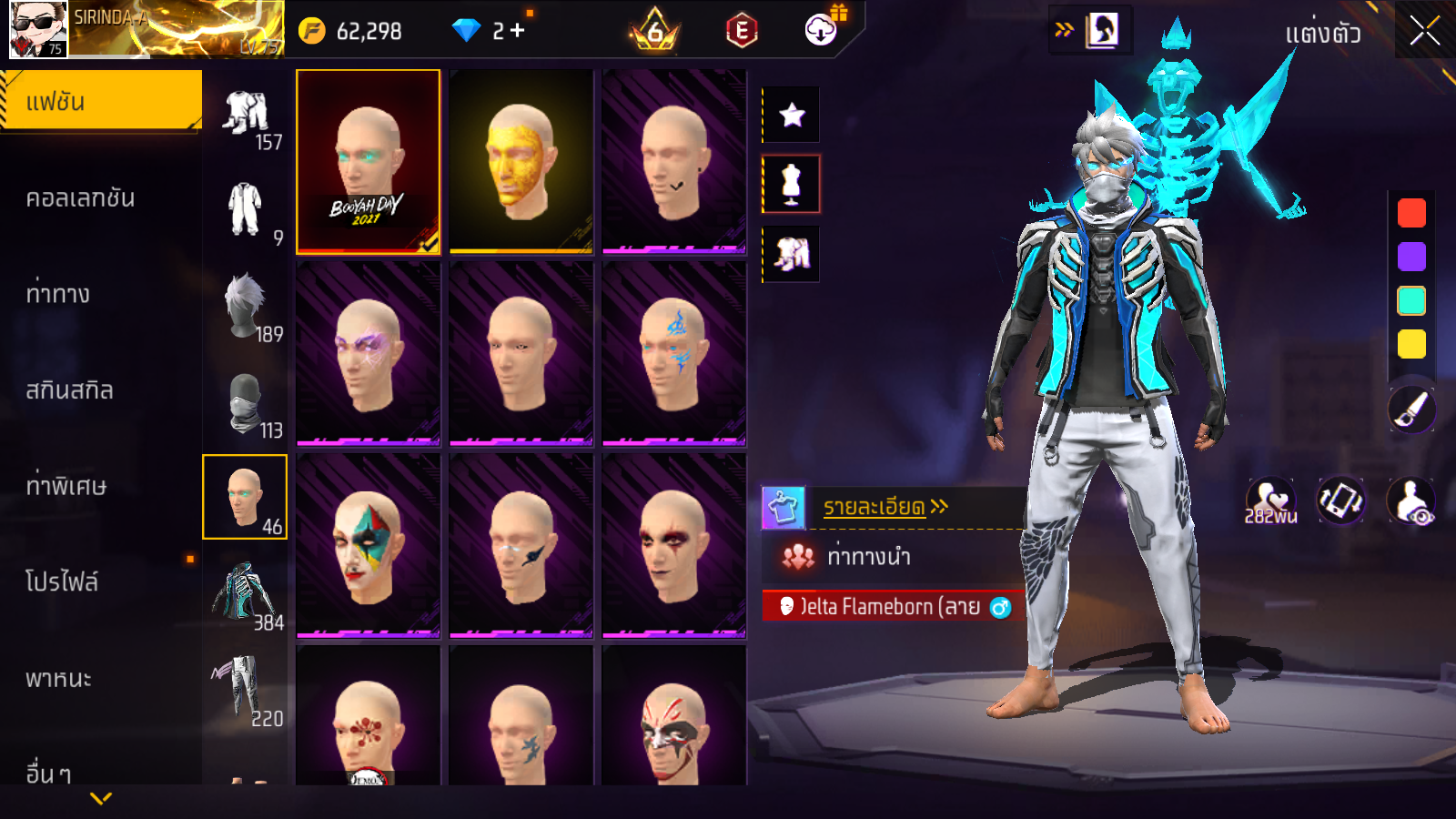Choose the red color swatch

[1411, 213]
